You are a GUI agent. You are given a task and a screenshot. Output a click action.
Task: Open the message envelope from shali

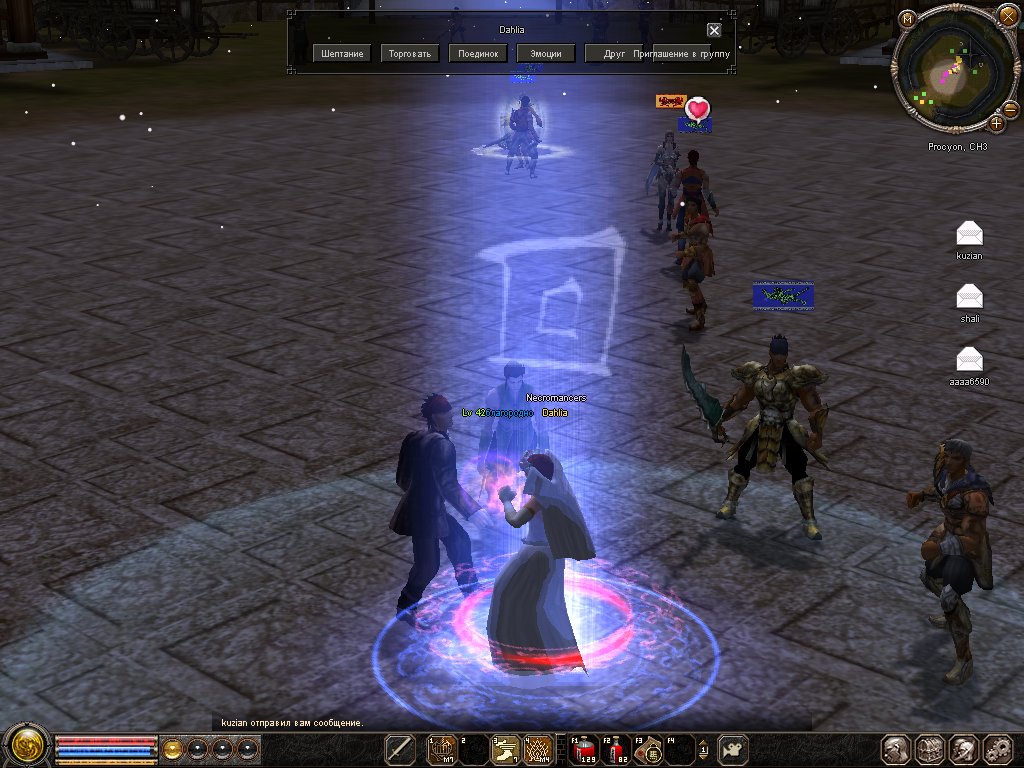click(969, 297)
